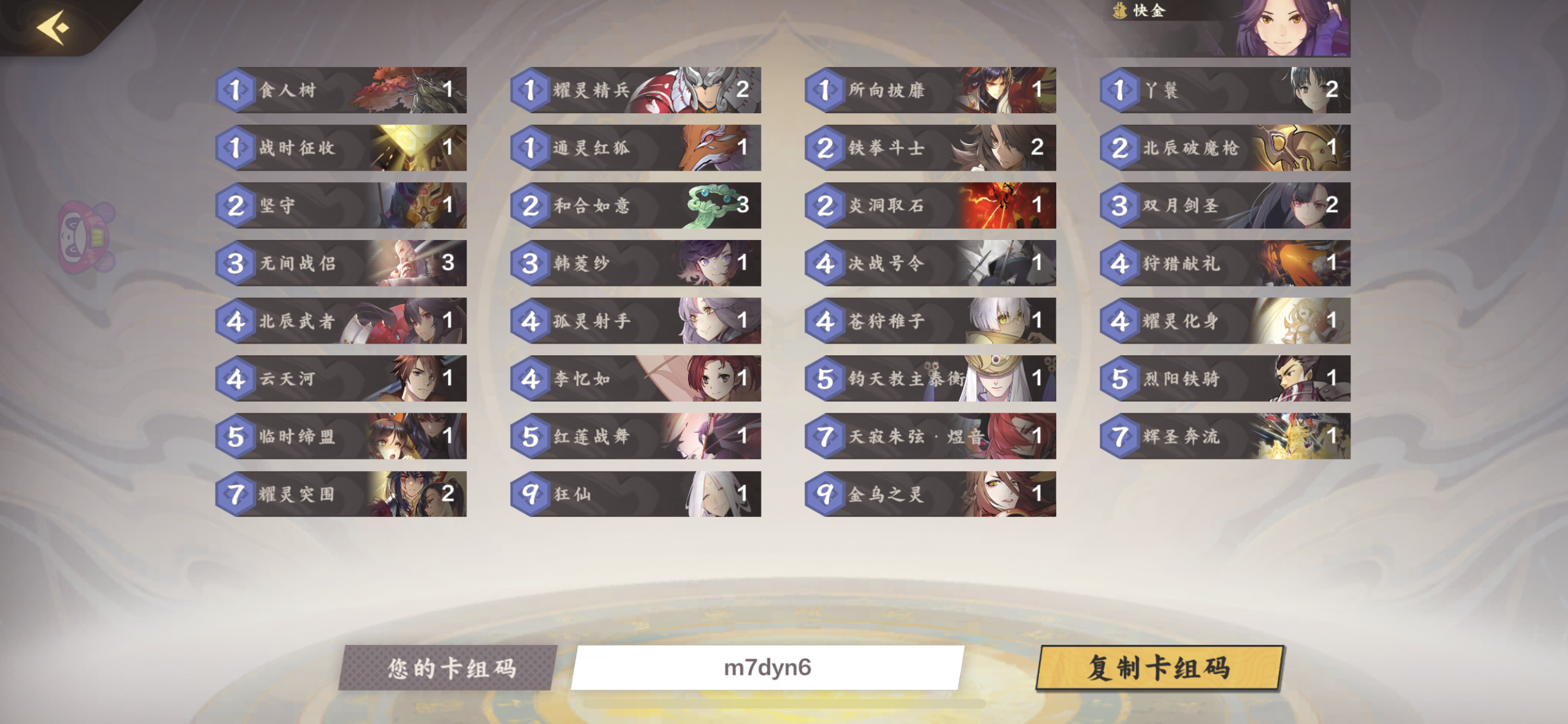Click the cost-5 badge on 烈阳铁骑 card

(x=1120, y=379)
